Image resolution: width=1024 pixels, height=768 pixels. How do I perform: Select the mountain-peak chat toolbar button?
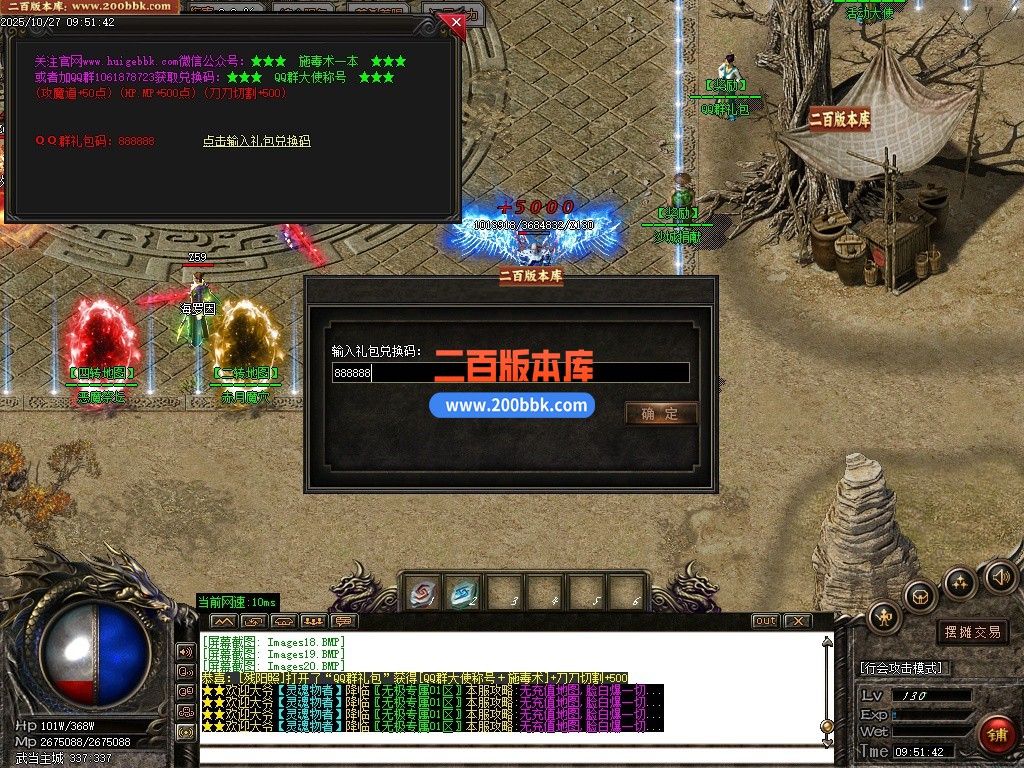tap(221, 621)
